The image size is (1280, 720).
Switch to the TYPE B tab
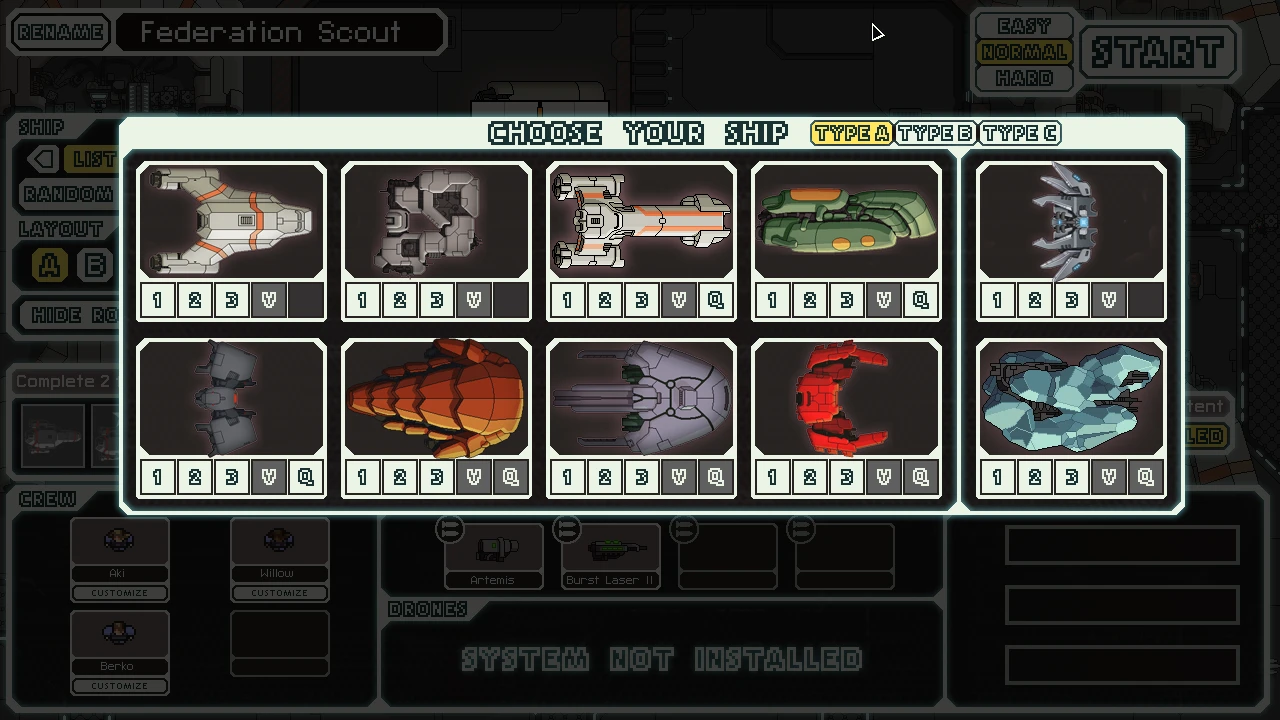(935, 132)
